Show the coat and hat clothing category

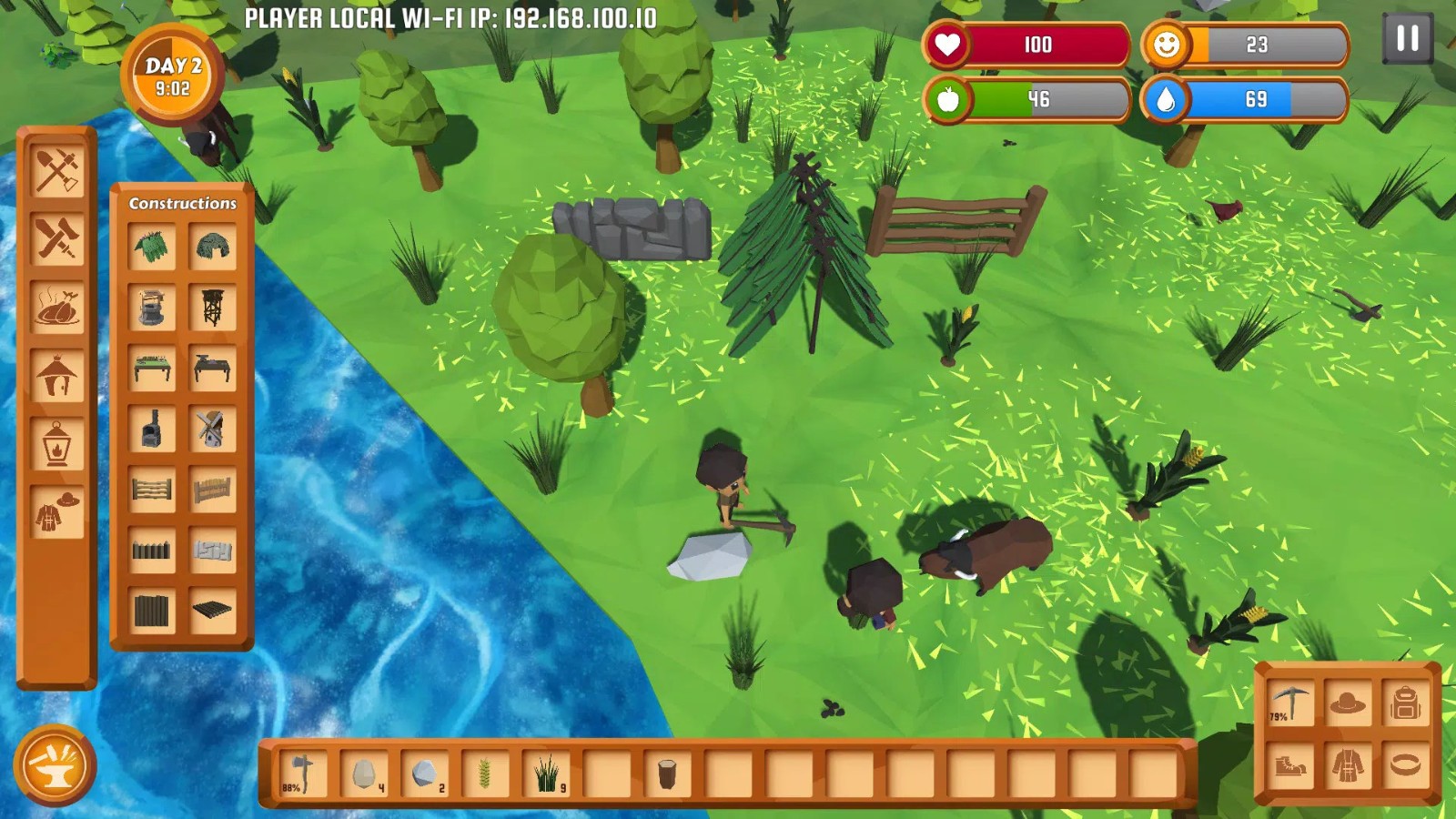click(56, 512)
